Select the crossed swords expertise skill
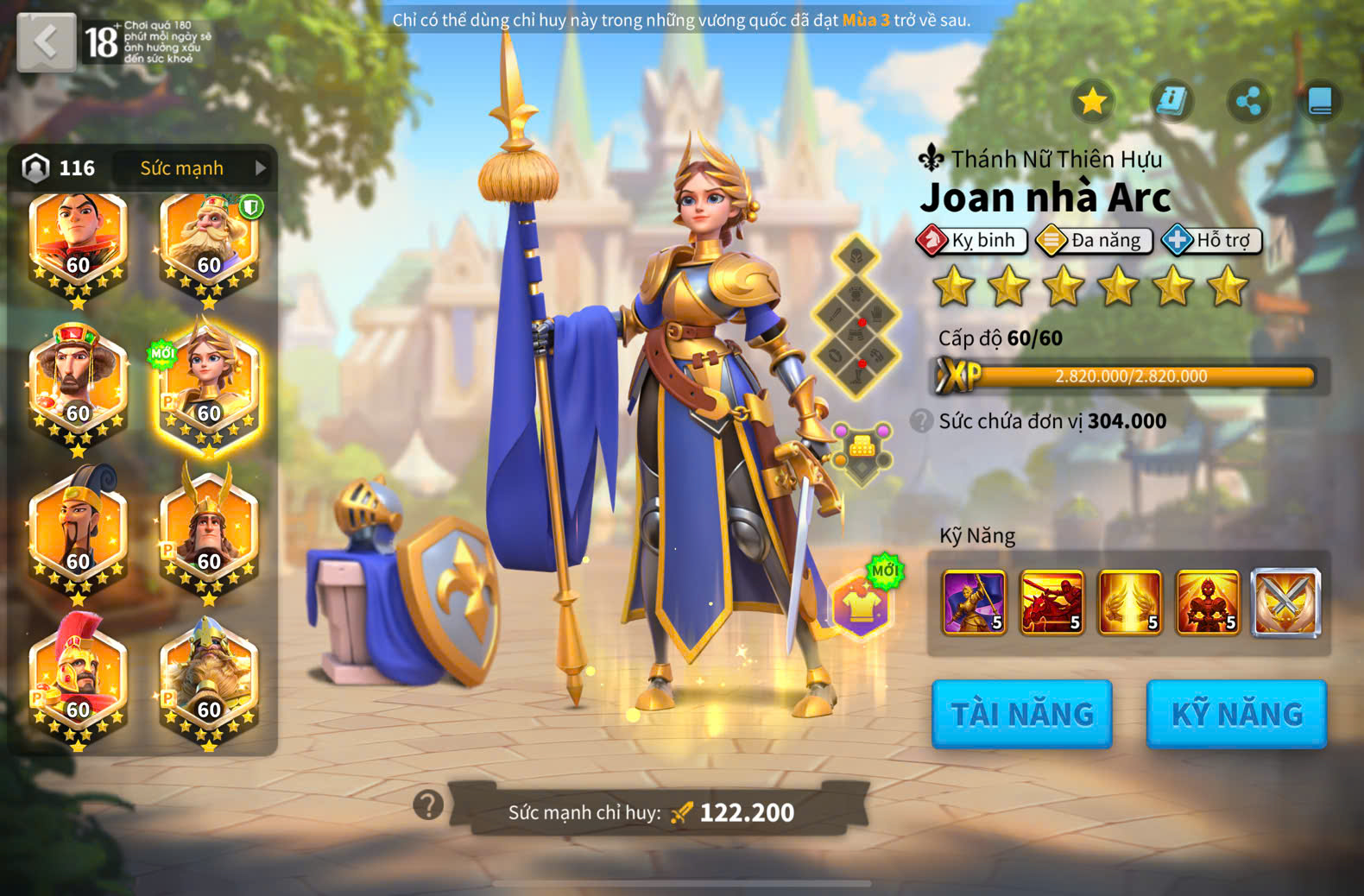1364x896 pixels. tap(1285, 602)
